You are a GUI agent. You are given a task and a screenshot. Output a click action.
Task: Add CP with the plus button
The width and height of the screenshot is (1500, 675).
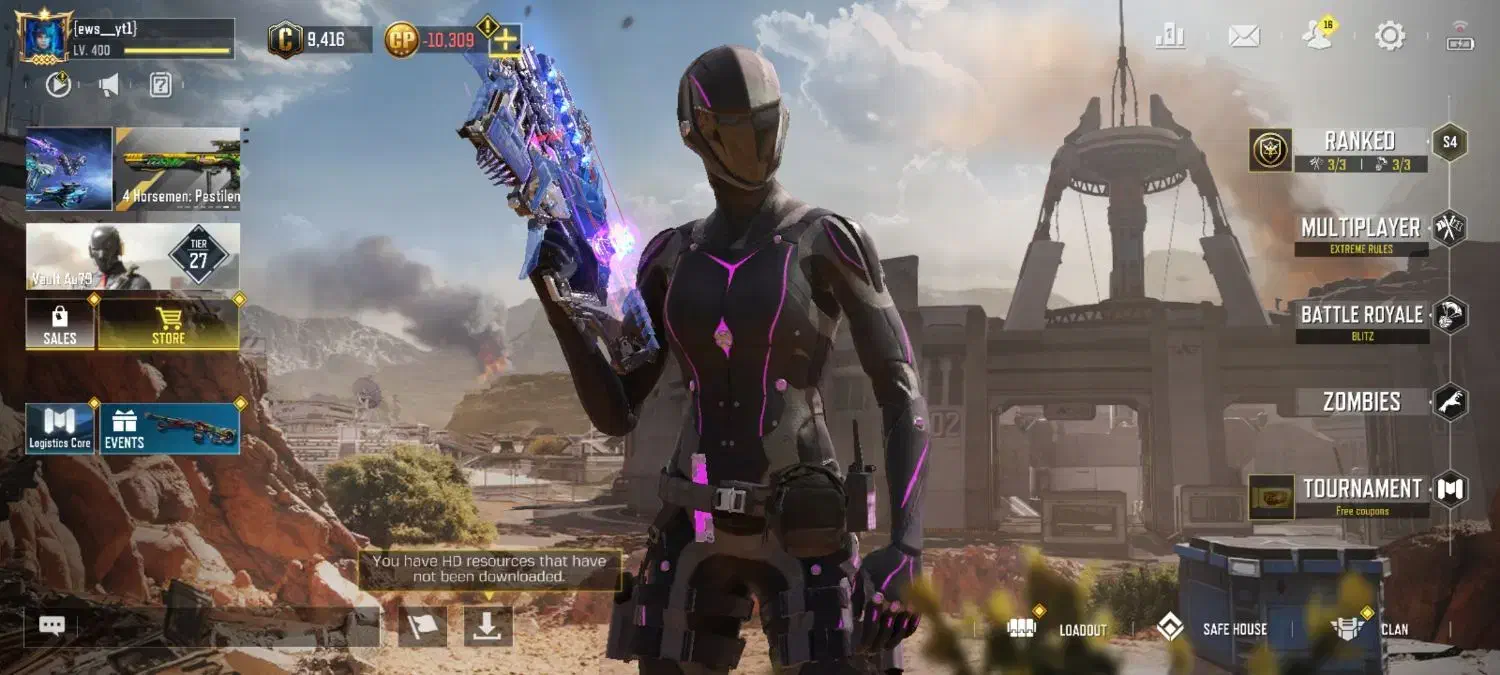click(x=505, y=40)
